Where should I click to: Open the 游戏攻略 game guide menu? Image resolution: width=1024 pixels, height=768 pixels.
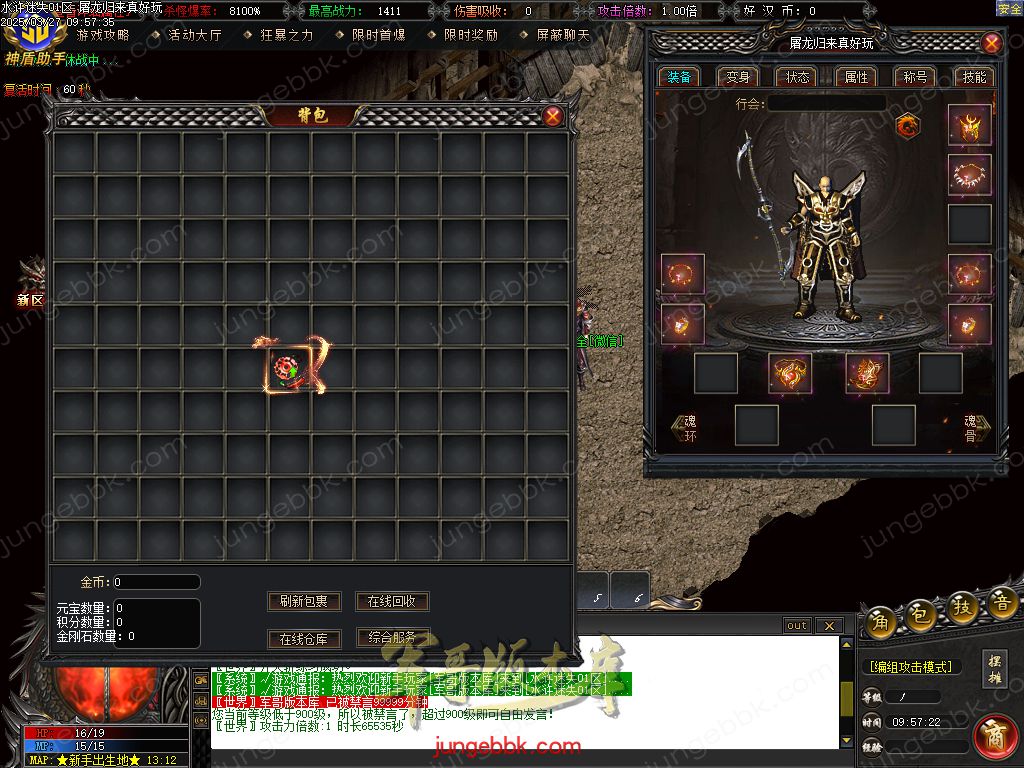point(102,35)
